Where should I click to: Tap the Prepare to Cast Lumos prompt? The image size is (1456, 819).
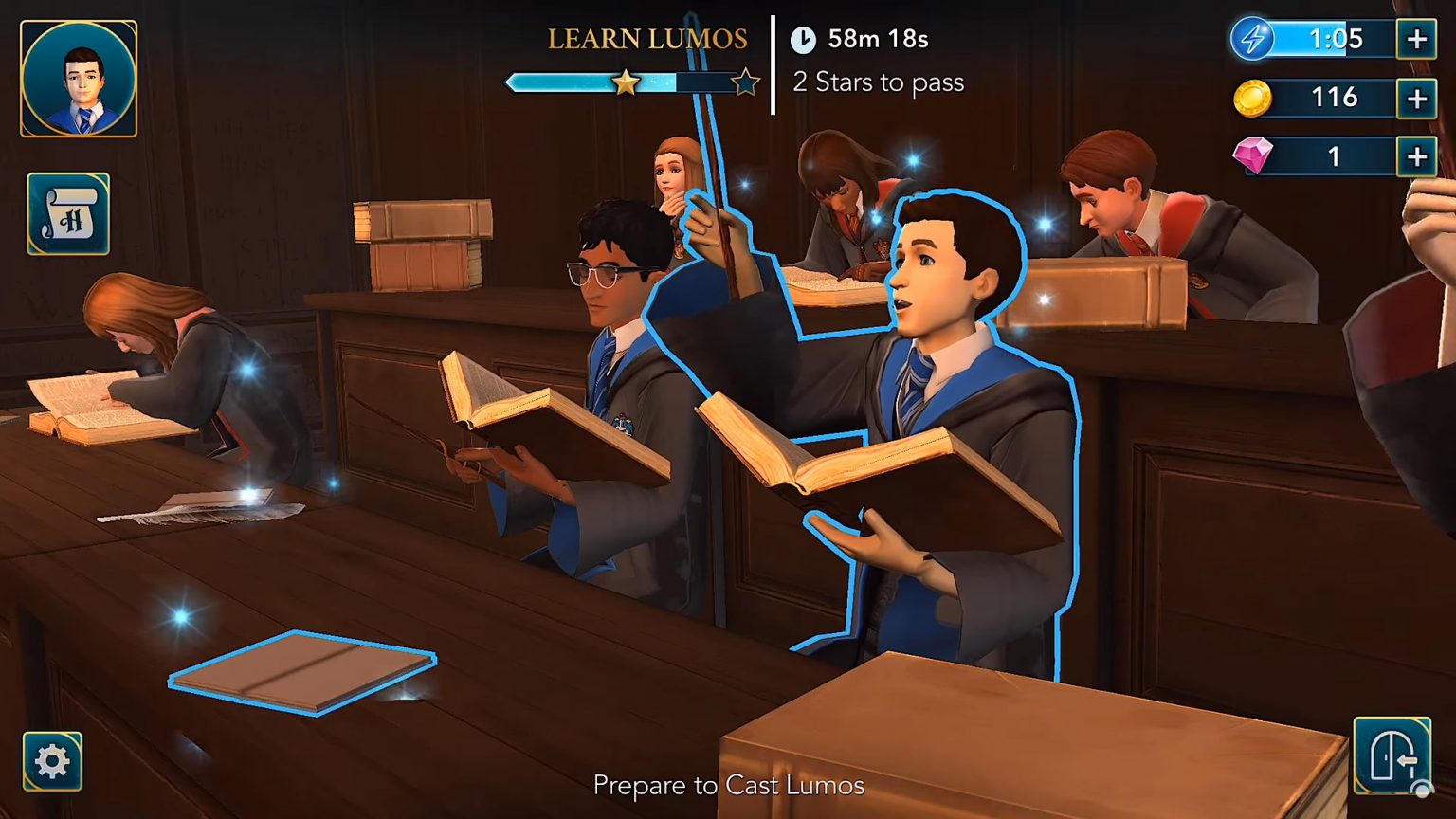[x=728, y=785]
